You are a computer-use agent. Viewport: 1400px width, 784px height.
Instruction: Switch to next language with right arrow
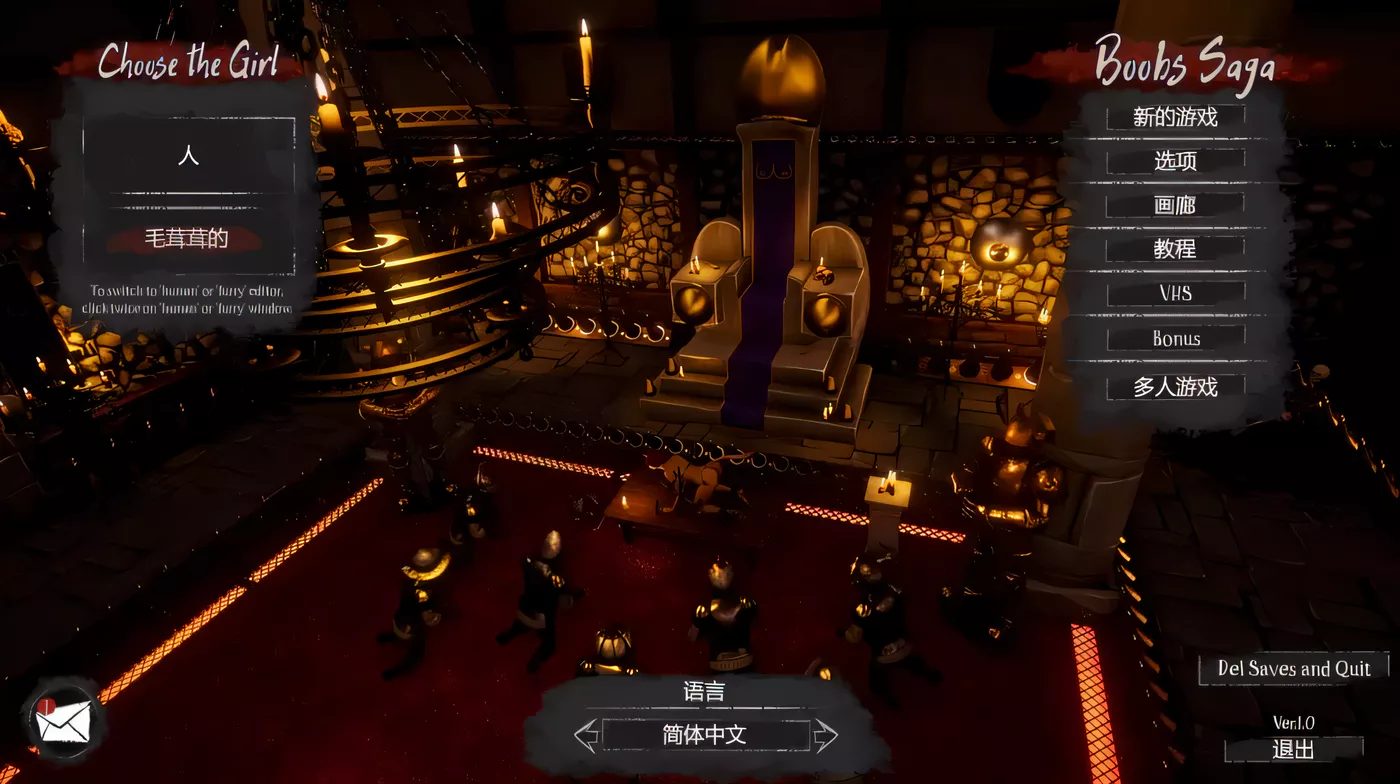[825, 736]
